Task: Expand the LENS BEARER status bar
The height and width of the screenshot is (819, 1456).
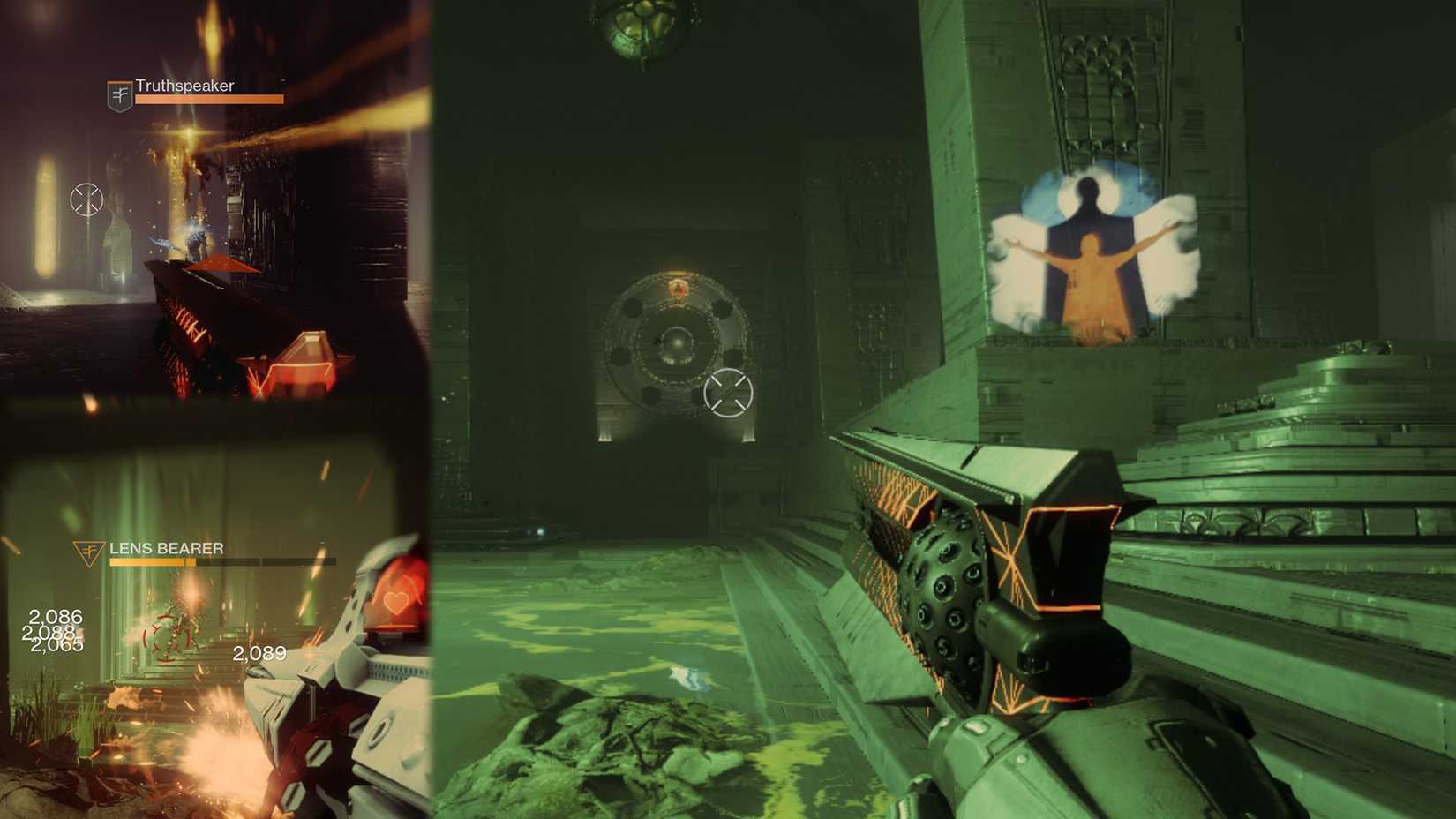Action: point(221,560)
